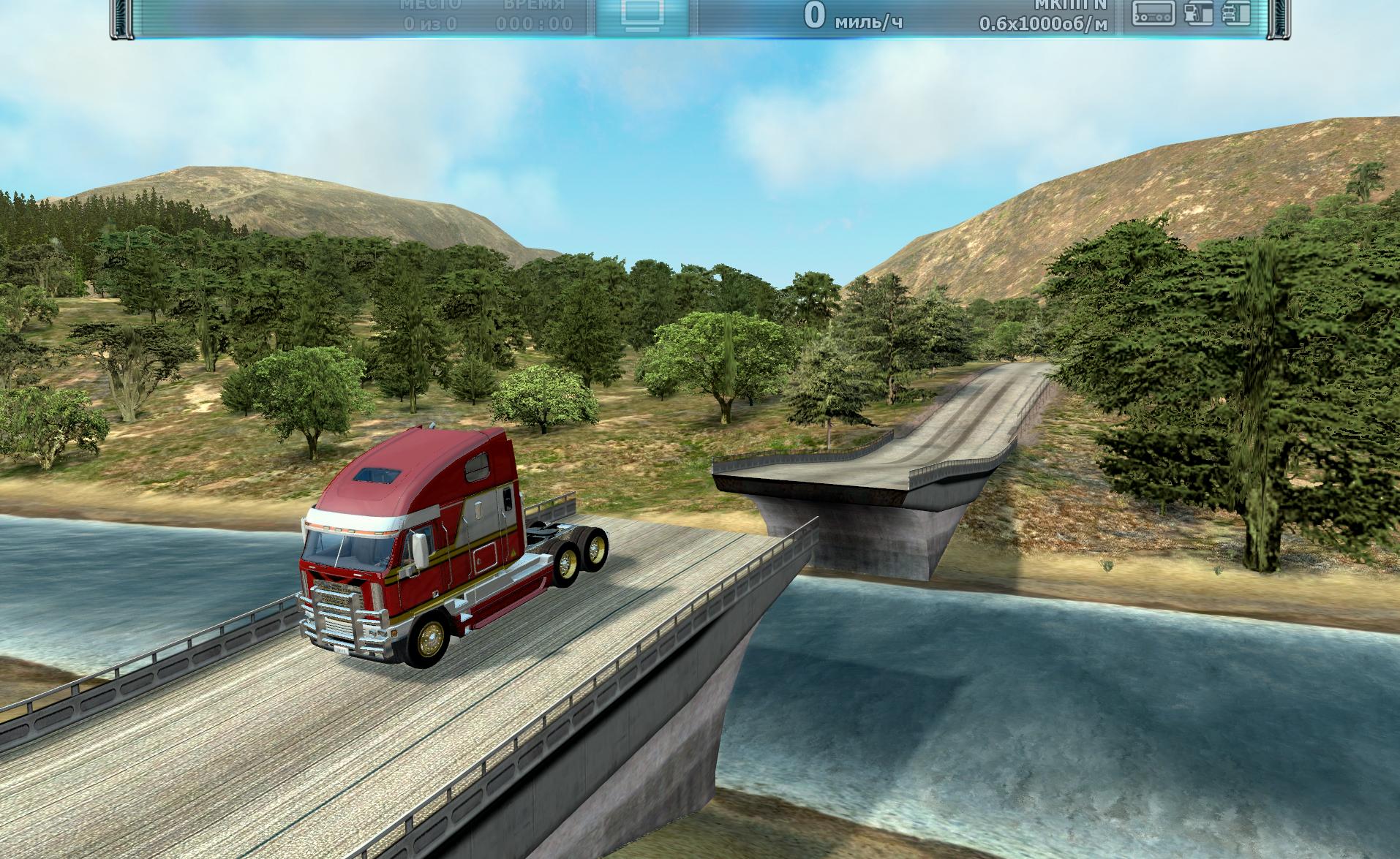Open the monitor panel in the top bar
Image resolution: width=1400 pixels, height=859 pixels.
(x=642, y=16)
